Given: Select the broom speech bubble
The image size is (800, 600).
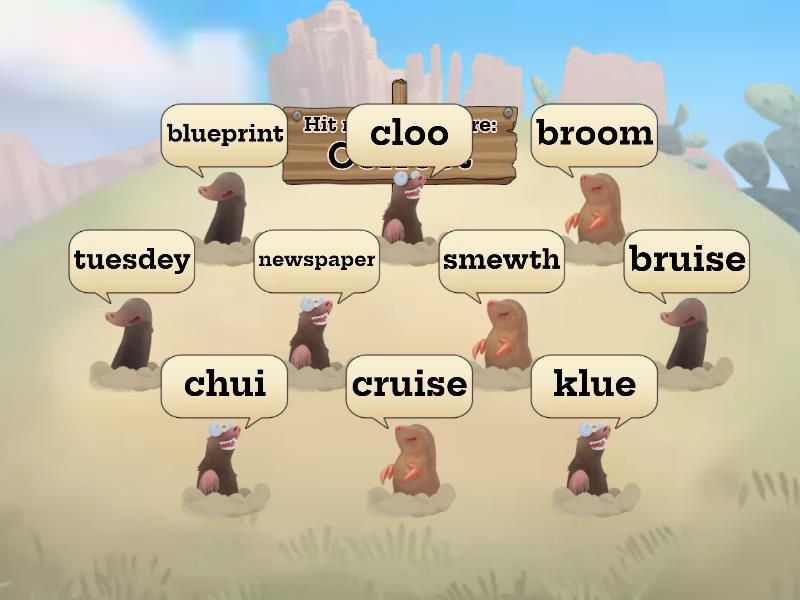Looking at the screenshot, I should coord(594,134).
